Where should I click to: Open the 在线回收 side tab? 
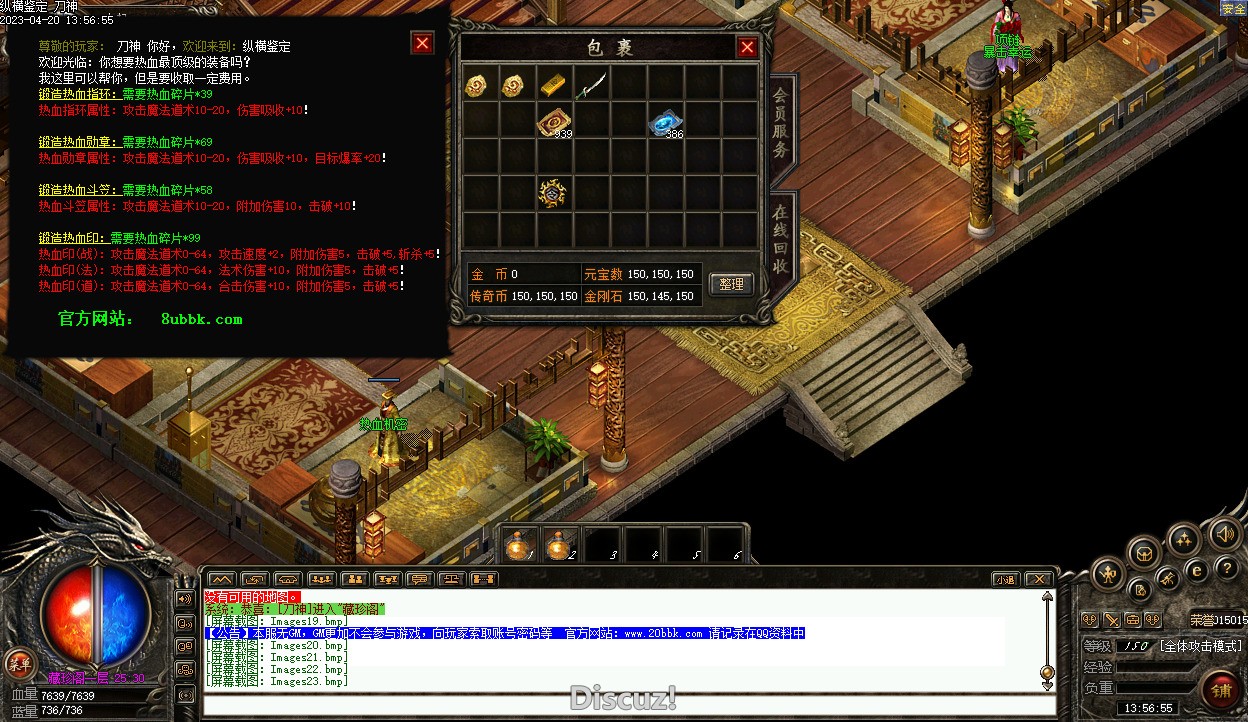781,241
